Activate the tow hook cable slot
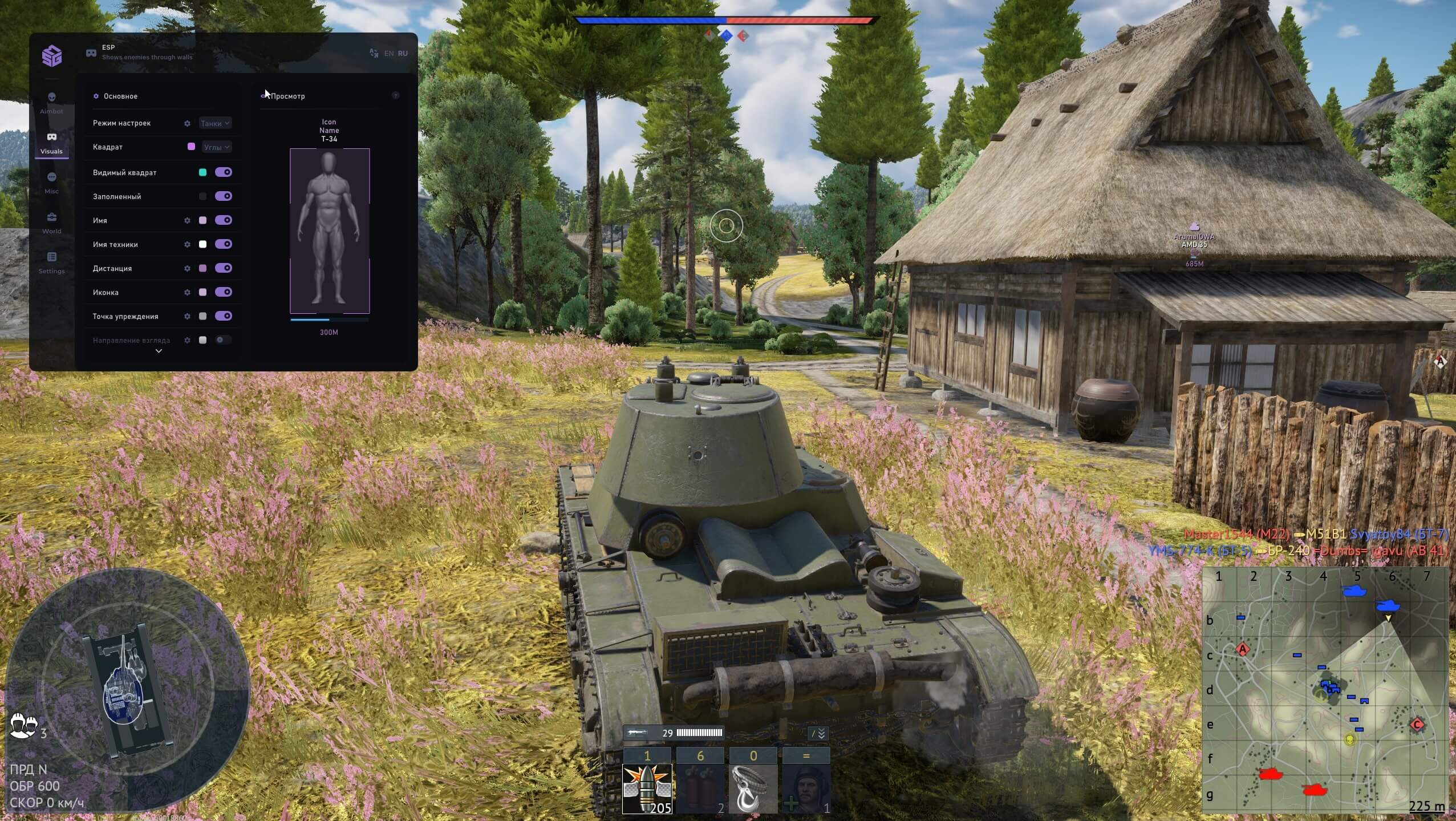Screen dimensions: 1456x821 (753, 788)
